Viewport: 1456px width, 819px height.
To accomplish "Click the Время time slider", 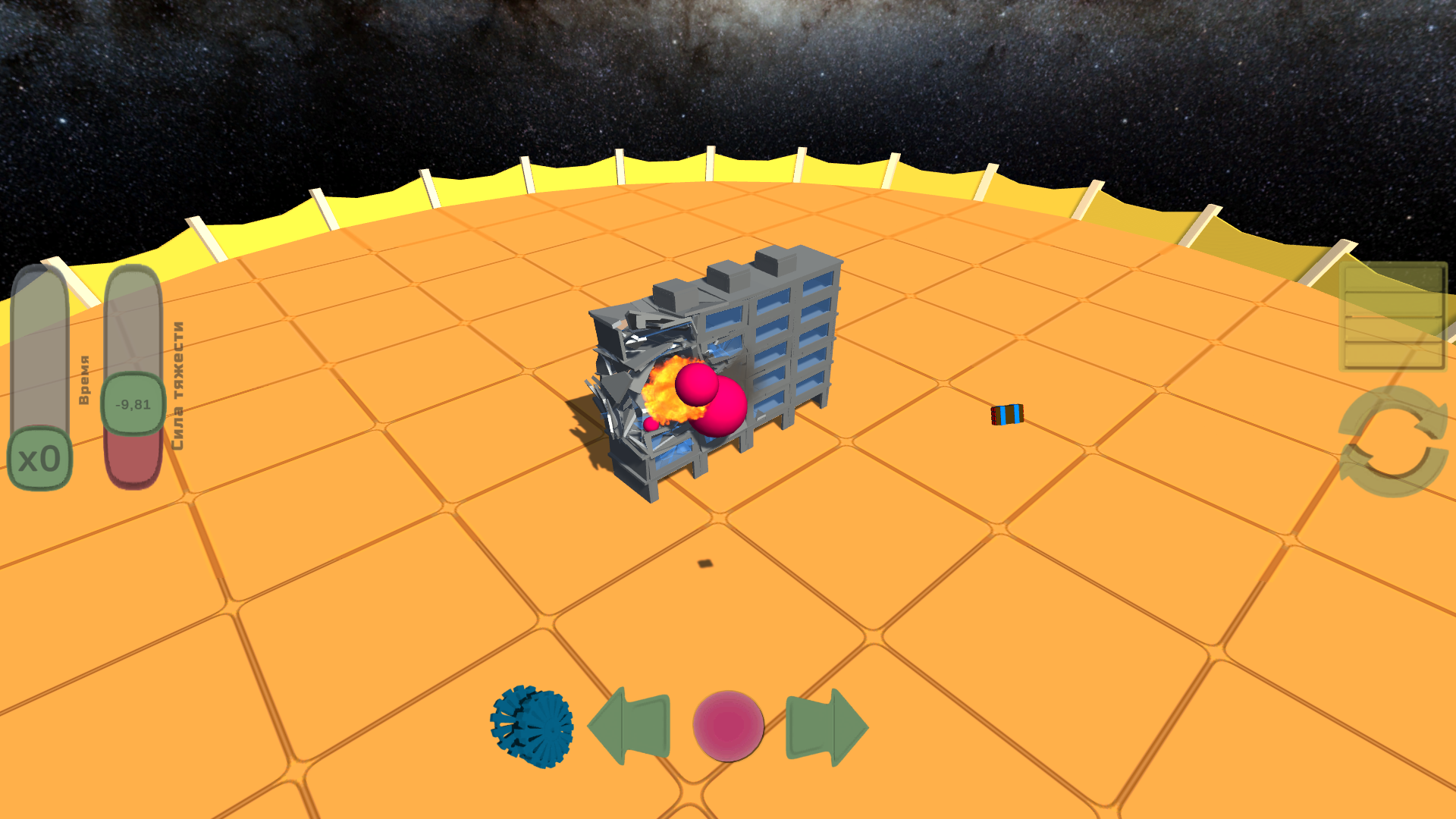I will [38, 364].
